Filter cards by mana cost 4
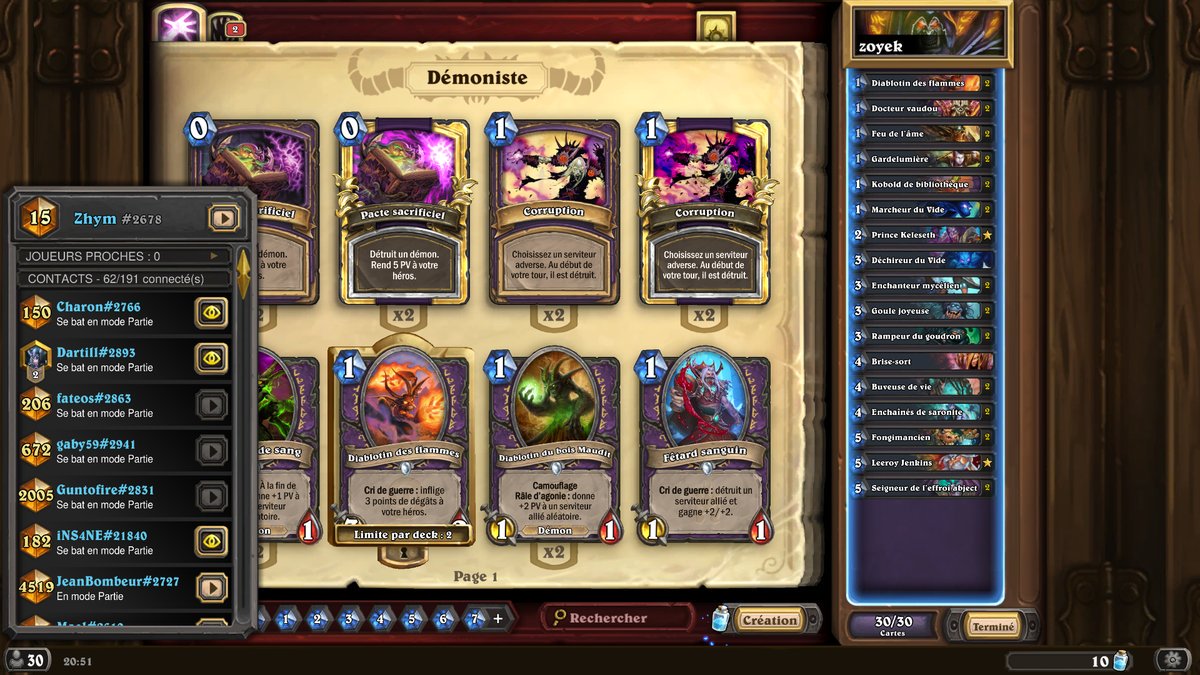This screenshot has height=675, width=1200. (x=380, y=619)
